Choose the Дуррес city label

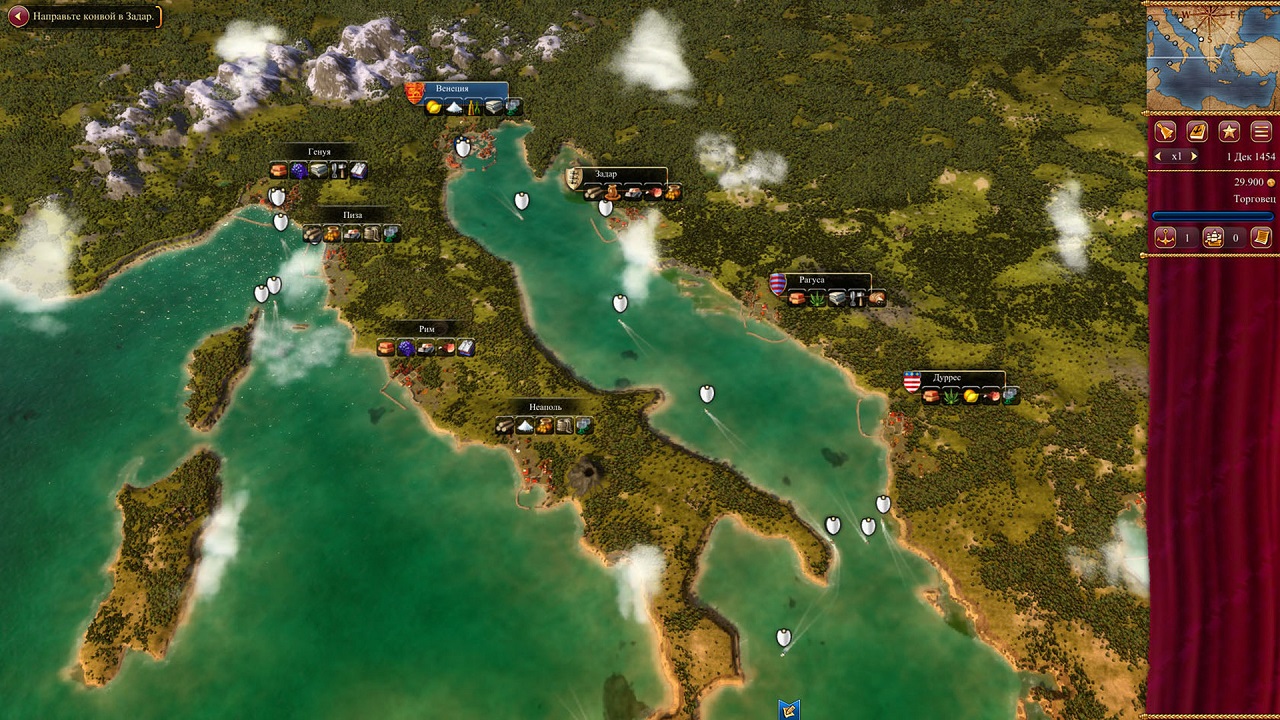point(947,378)
